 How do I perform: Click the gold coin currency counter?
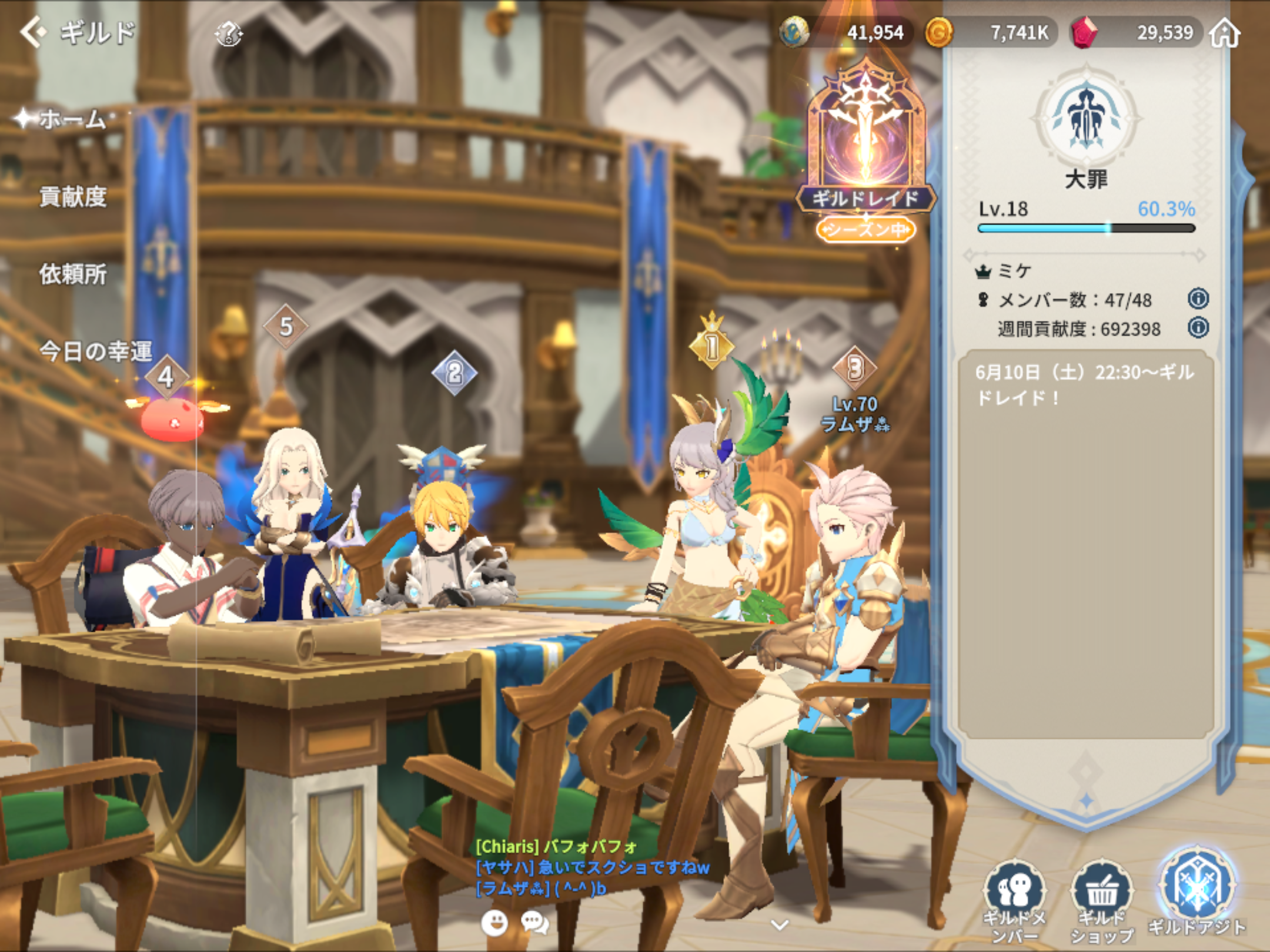coord(991,32)
